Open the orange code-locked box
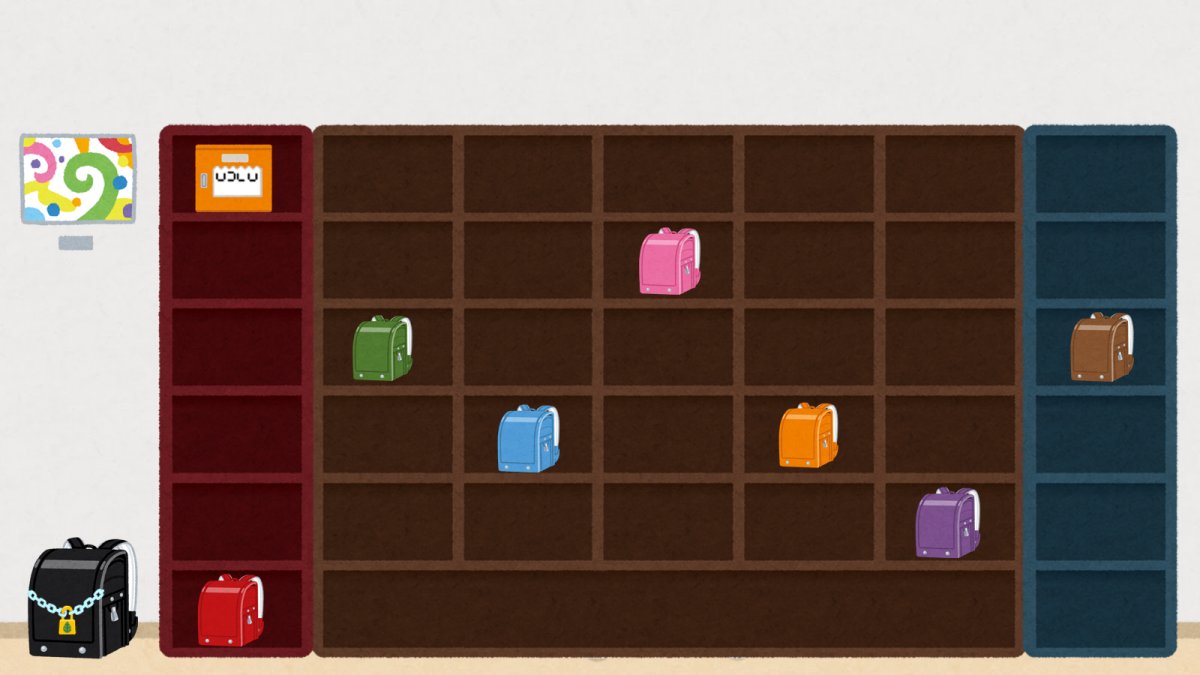 (233, 178)
